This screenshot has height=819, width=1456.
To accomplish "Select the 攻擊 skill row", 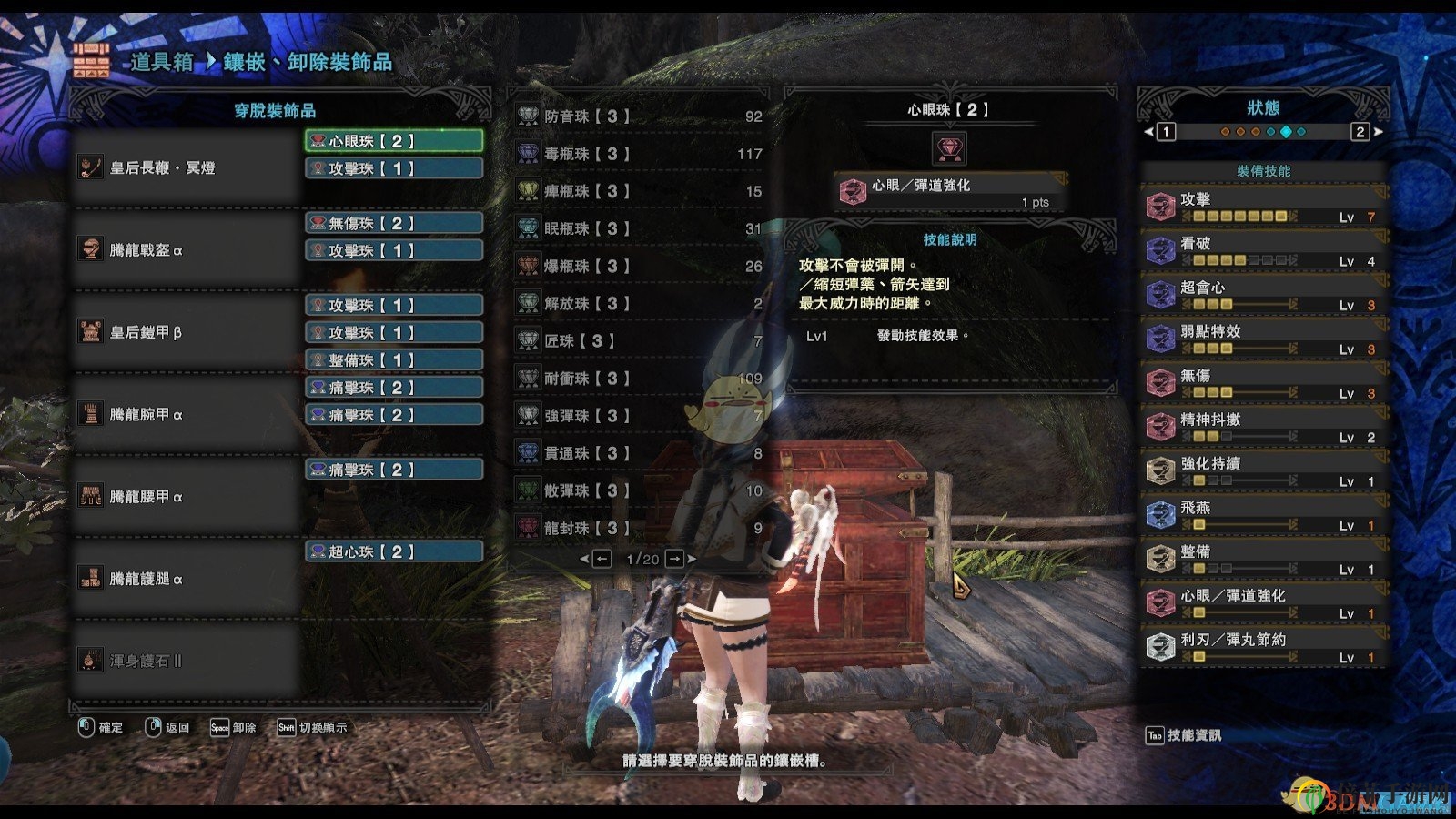I will click(1263, 207).
